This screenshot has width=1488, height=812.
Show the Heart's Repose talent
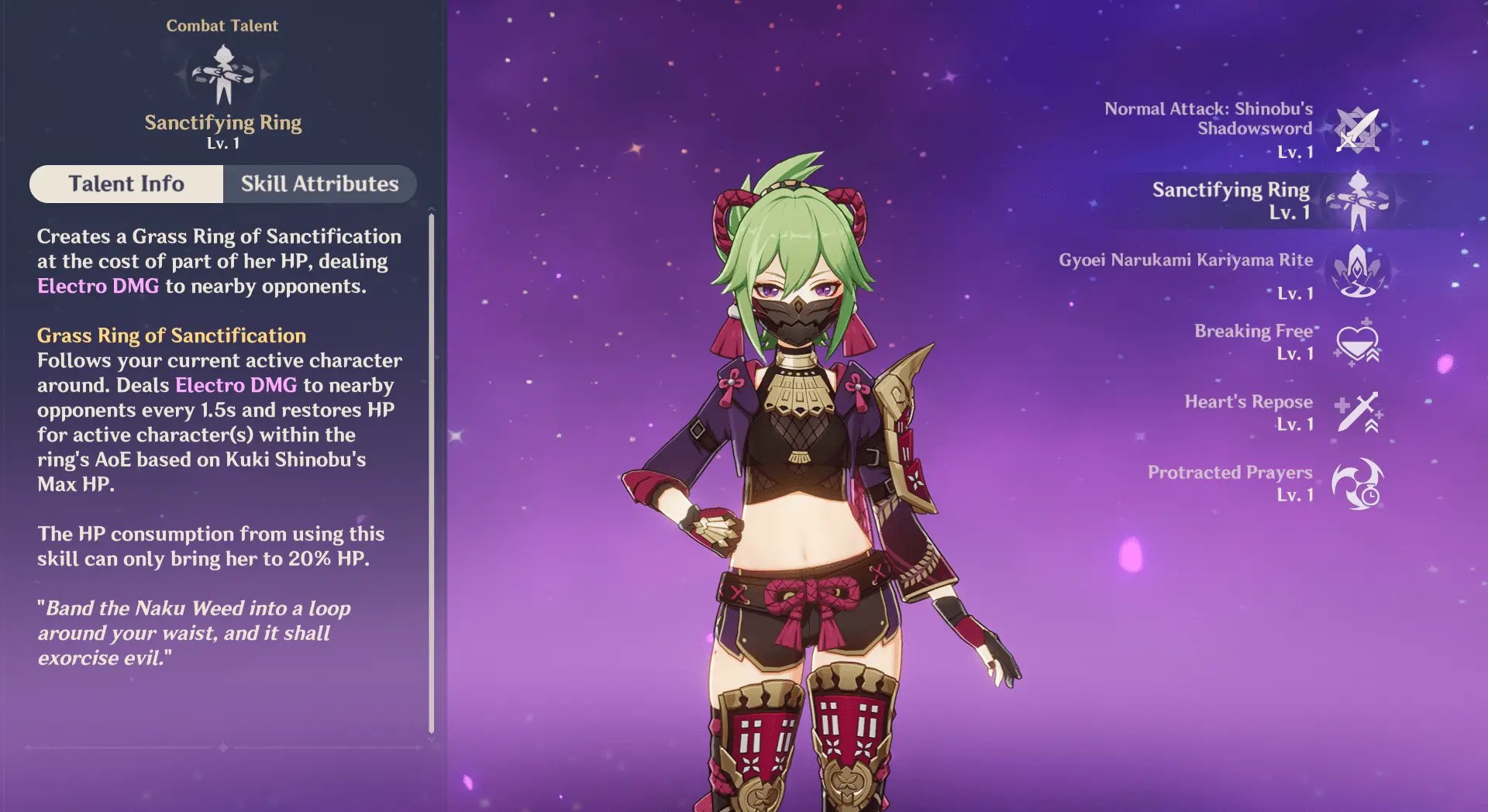pyautogui.click(x=1358, y=412)
